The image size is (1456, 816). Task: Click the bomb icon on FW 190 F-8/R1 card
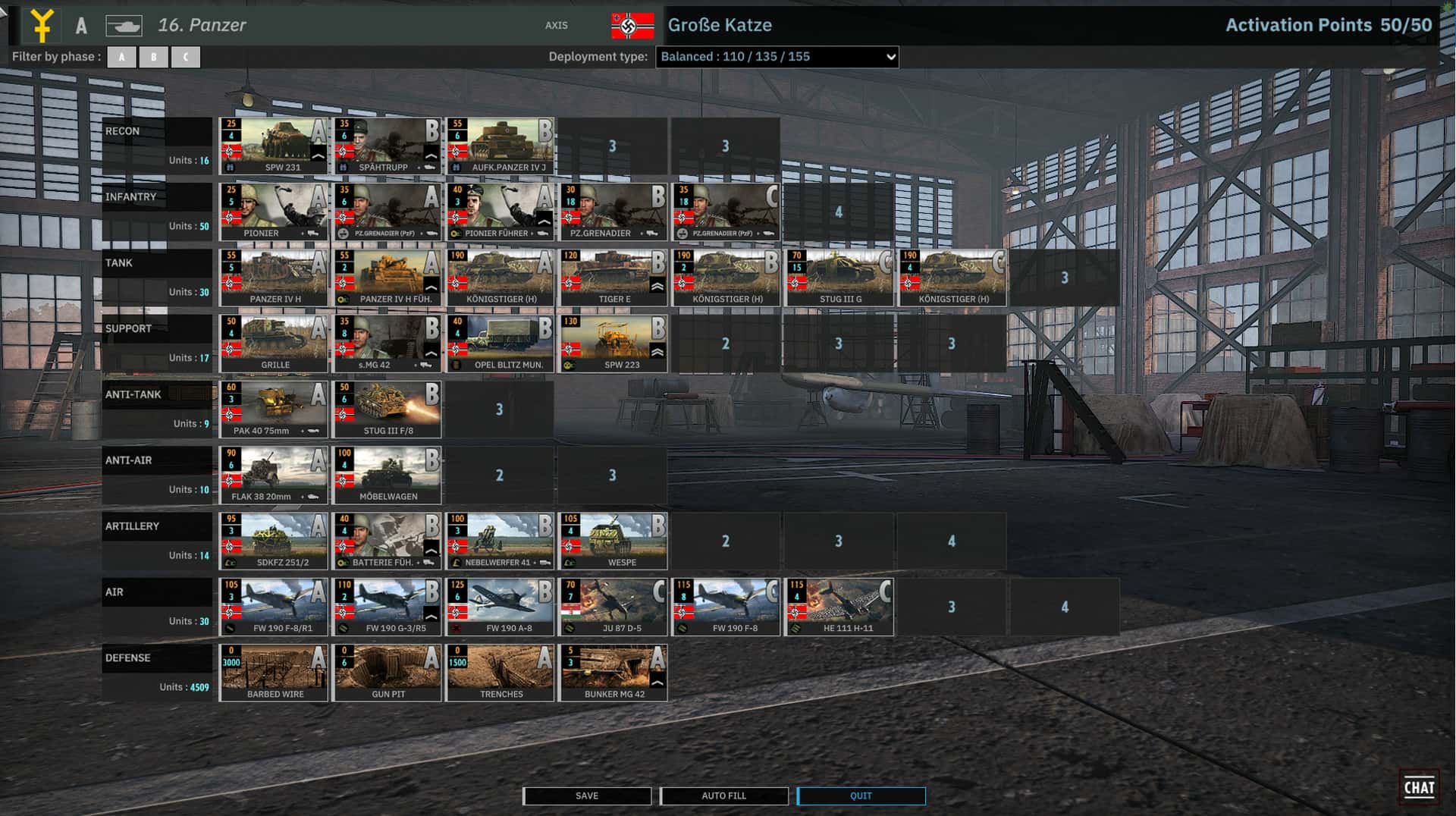coord(229,629)
